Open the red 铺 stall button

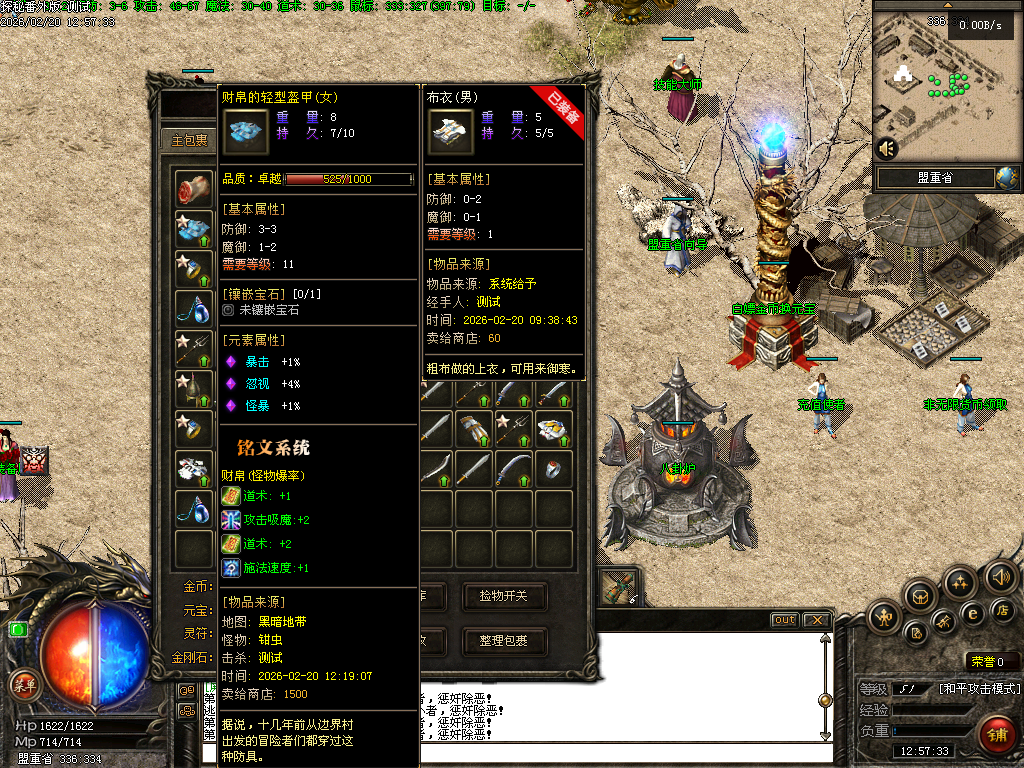(x=996, y=735)
